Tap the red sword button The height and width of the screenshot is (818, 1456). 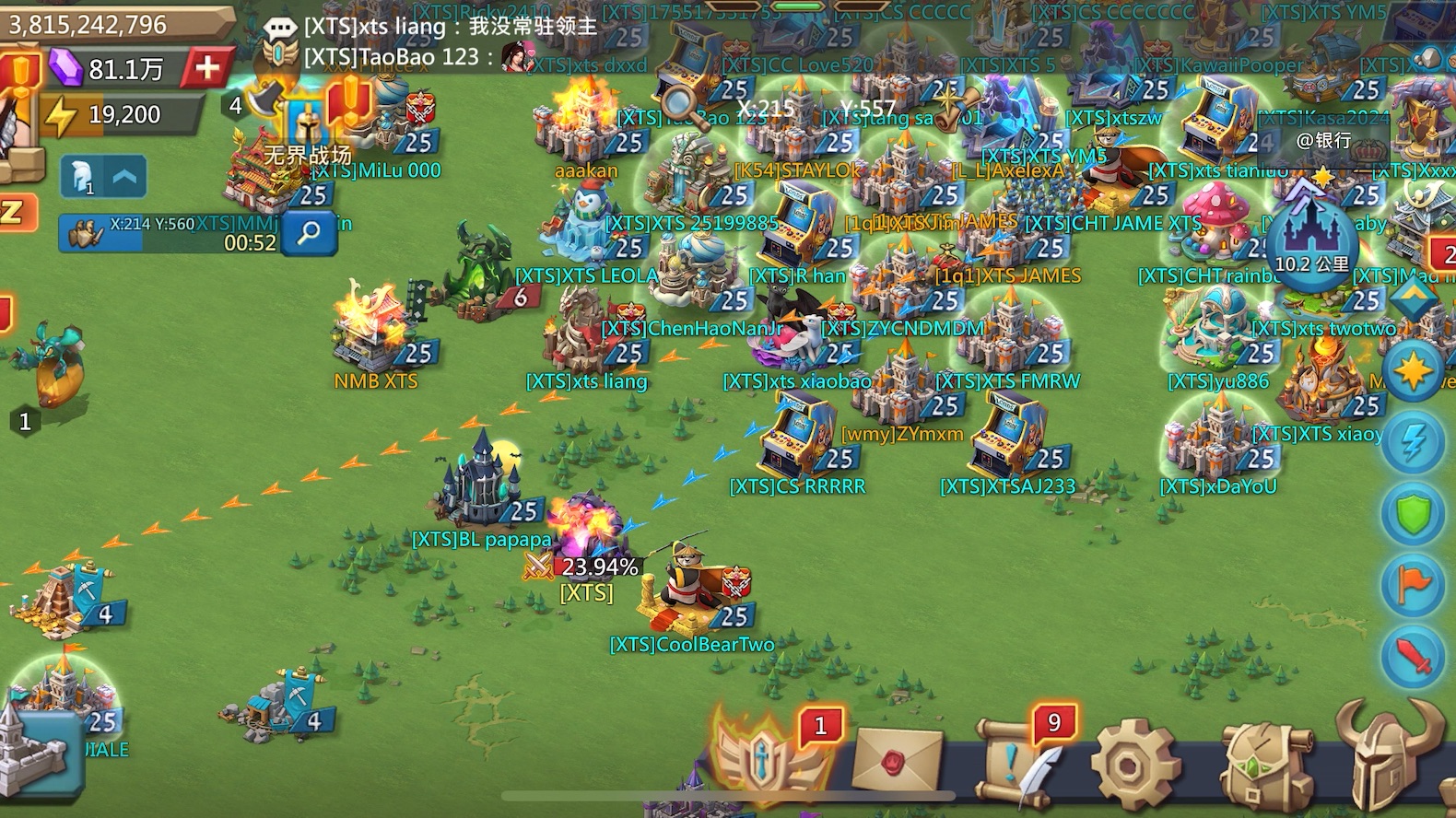click(1413, 656)
